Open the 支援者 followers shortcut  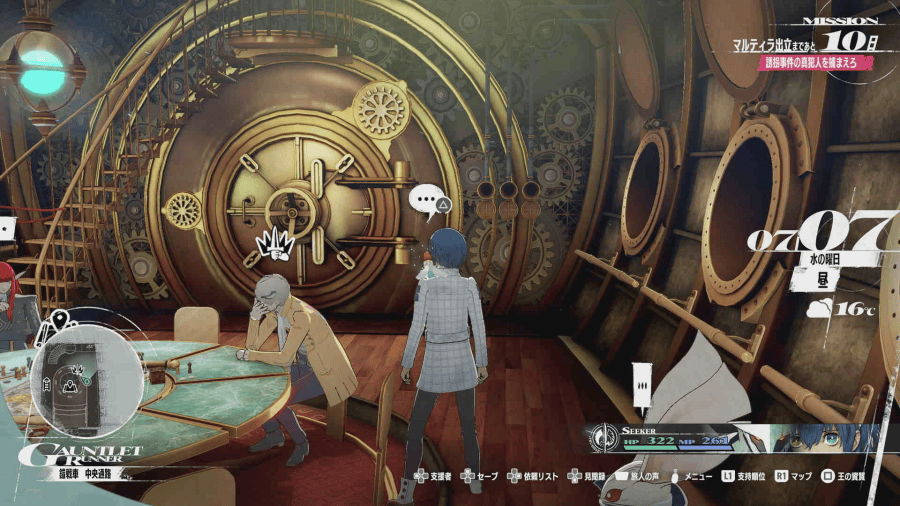click(x=438, y=477)
